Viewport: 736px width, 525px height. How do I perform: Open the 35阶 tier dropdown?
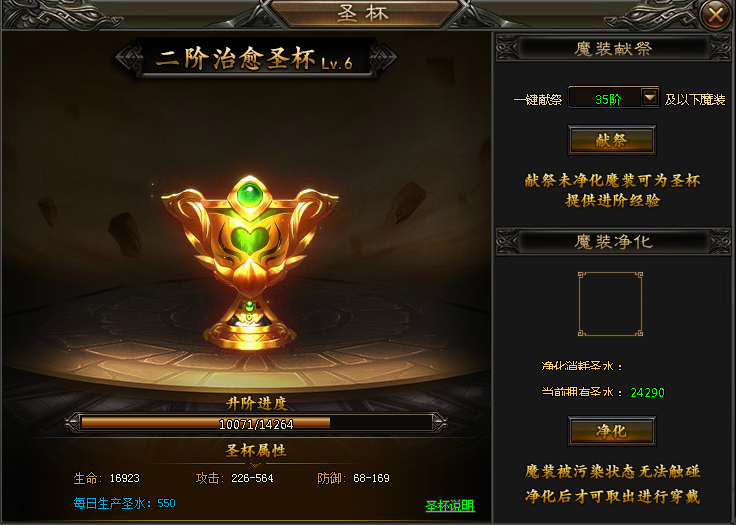tap(650, 98)
